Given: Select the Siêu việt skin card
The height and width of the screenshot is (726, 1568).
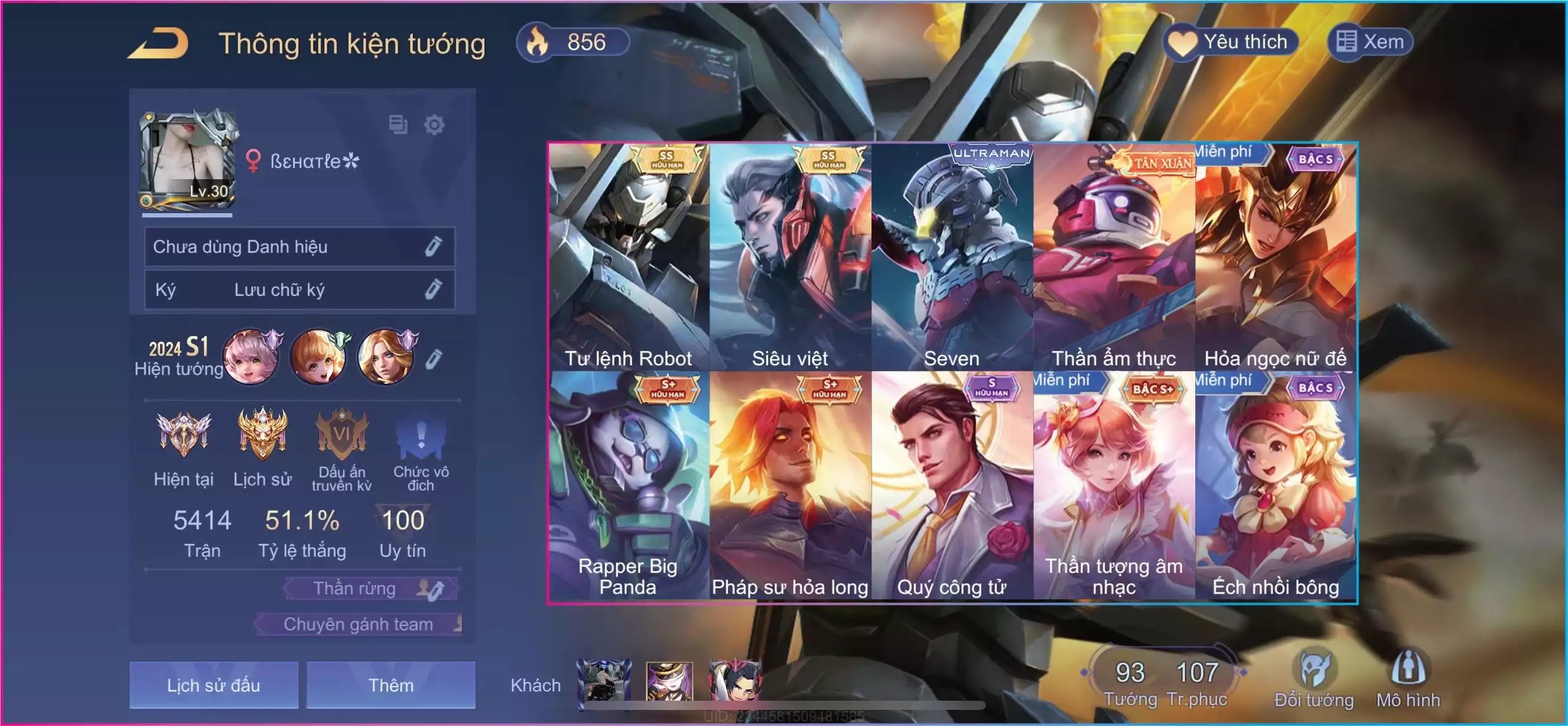Looking at the screenshot, I should (x=790, y=256).
